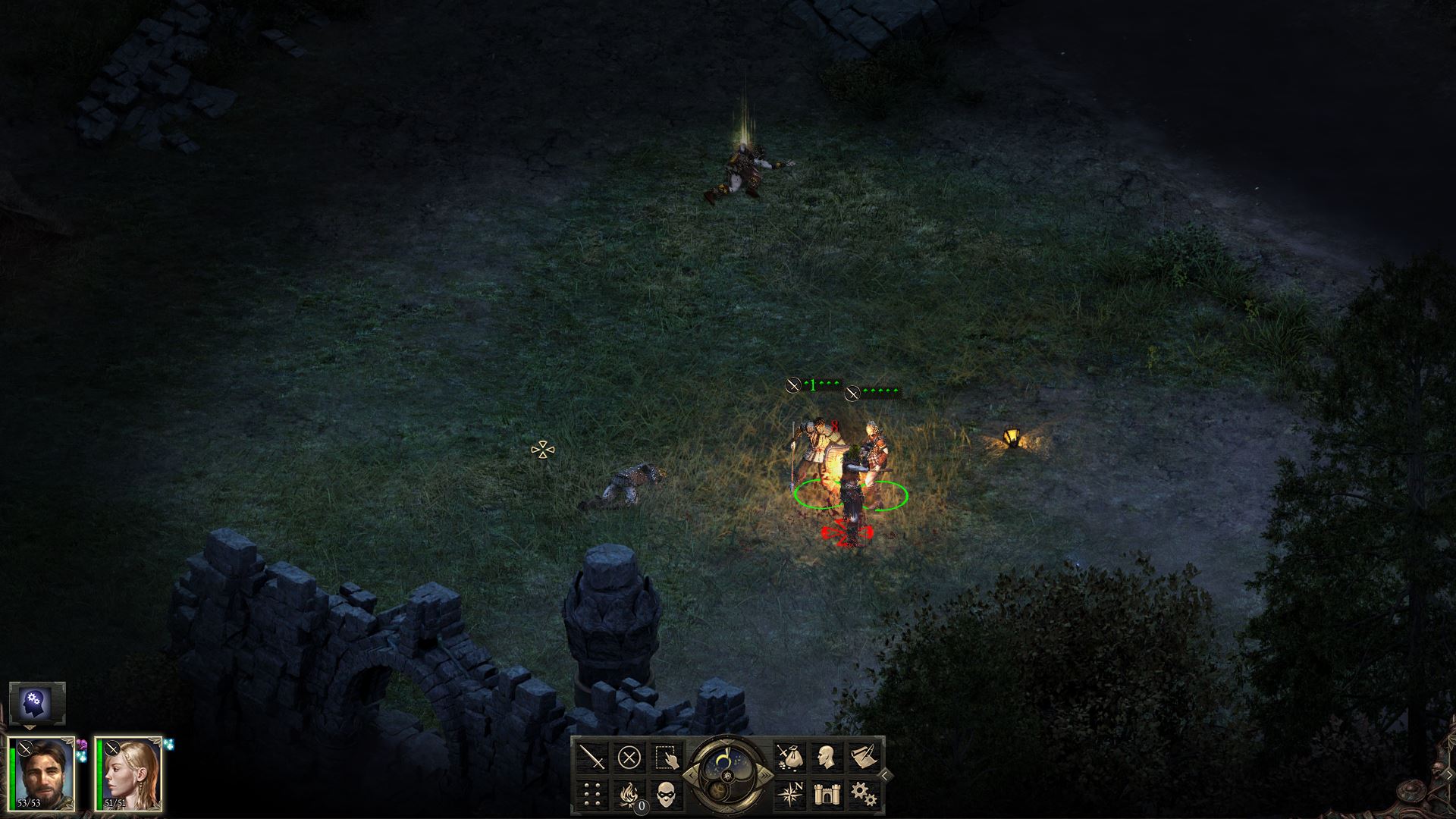Cancel the current action with the circled X
1456x819 pixels.
click(629, 757)
